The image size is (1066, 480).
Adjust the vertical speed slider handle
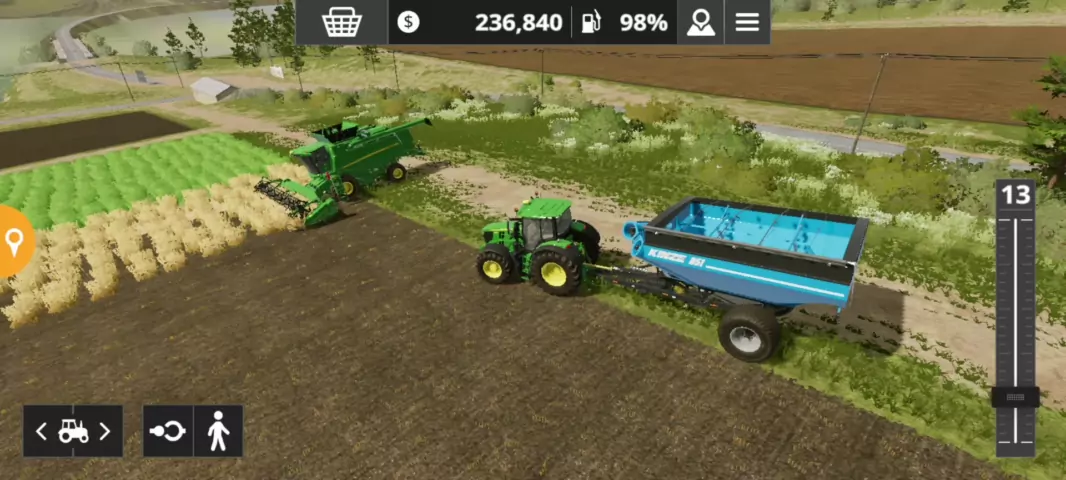tap(1015, 397)
